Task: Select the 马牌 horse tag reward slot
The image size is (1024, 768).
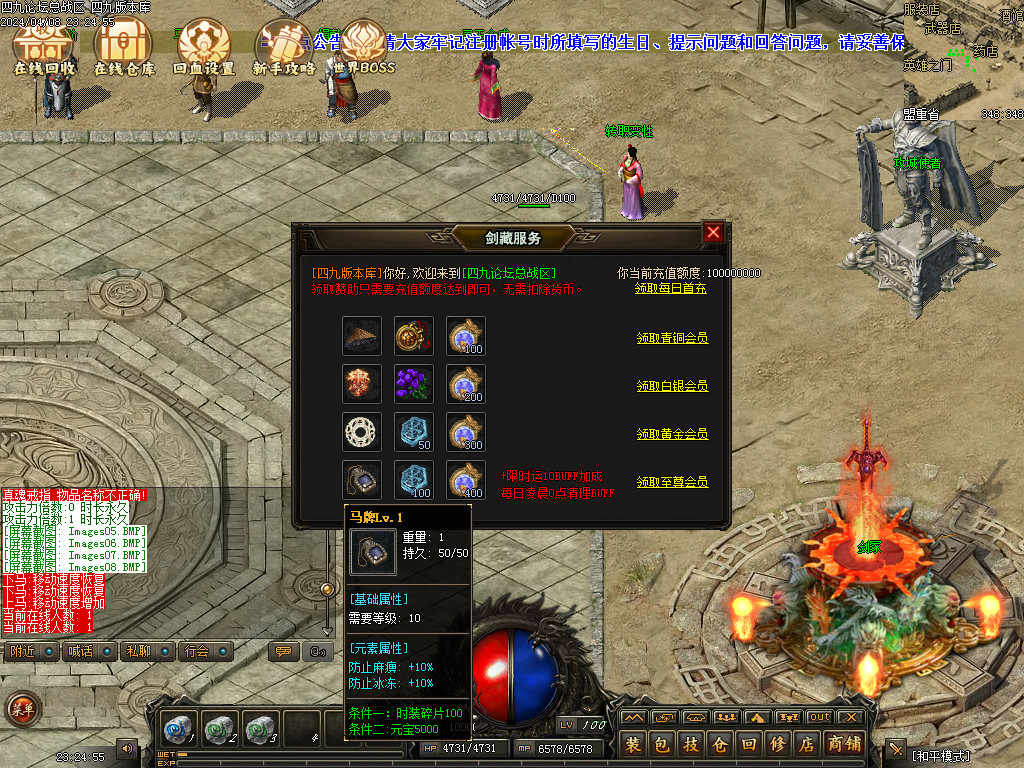Action: tap(362, 481)
